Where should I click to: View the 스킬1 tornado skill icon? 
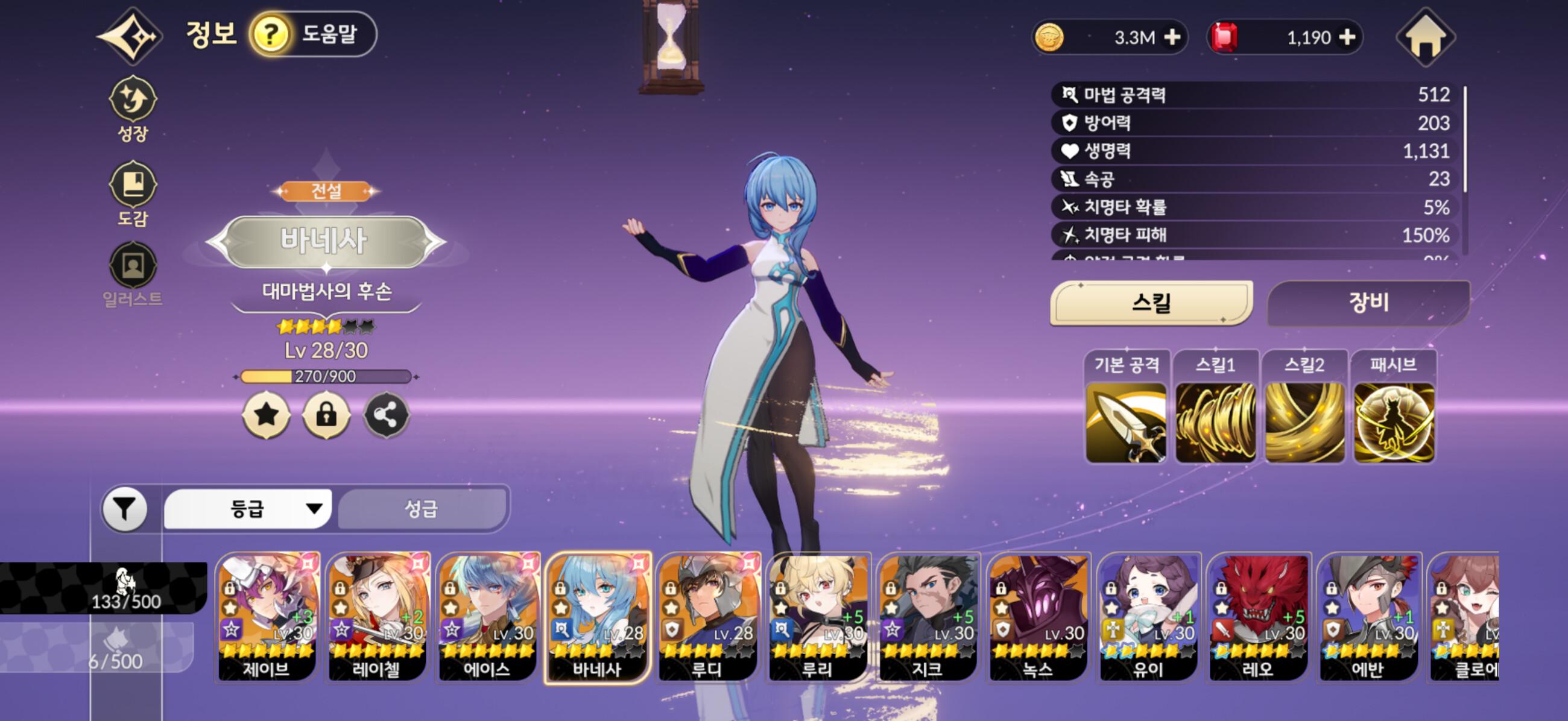point(1215,422)
